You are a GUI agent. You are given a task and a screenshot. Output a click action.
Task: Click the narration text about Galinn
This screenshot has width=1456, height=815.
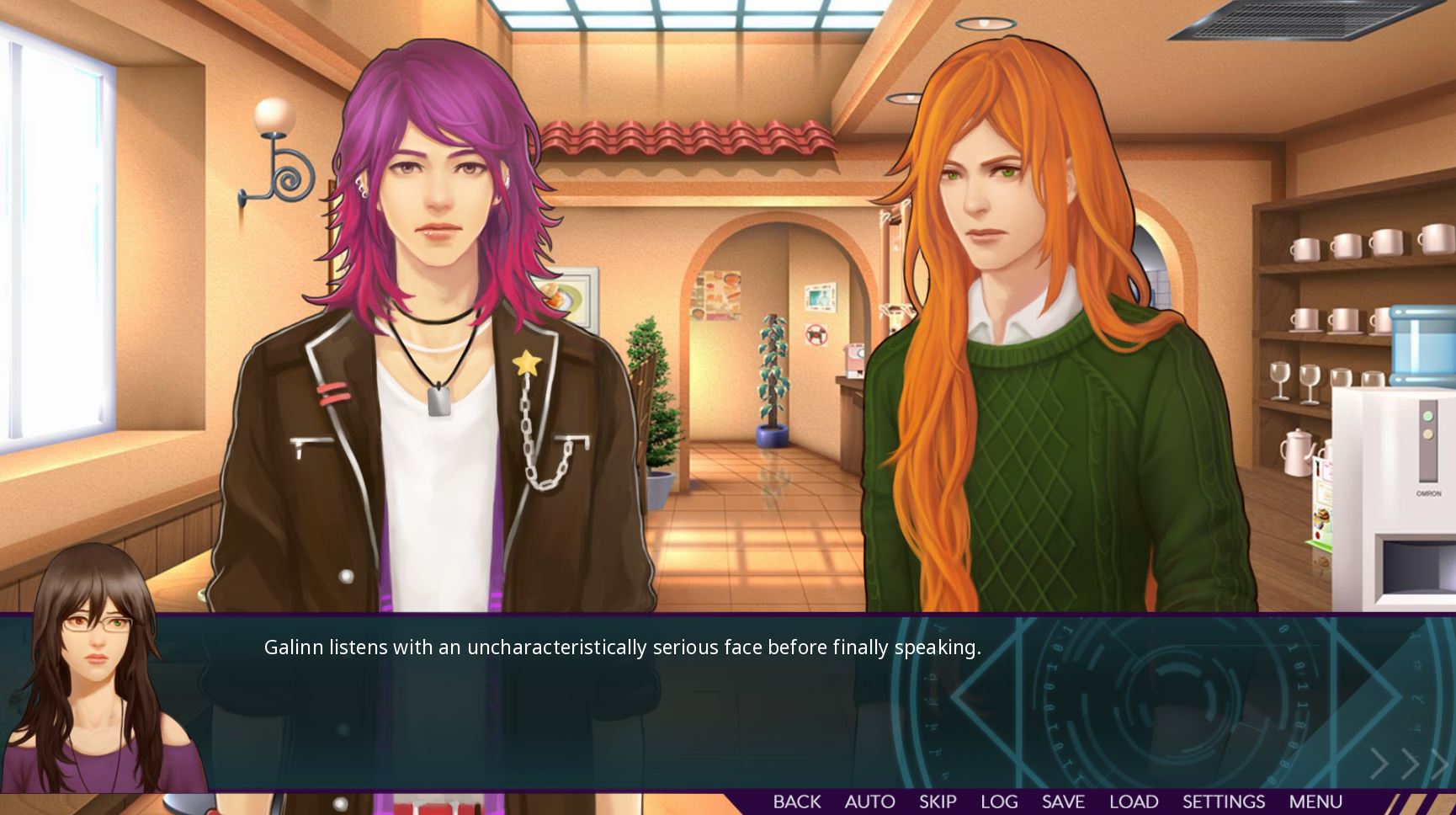[x=623, y=648]
